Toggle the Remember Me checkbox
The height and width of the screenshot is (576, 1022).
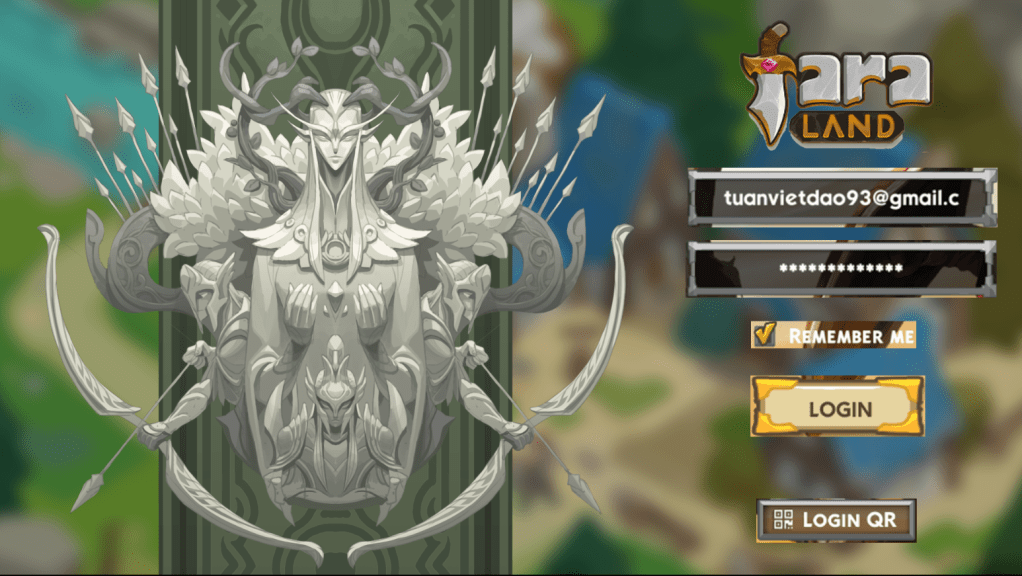(765, 336)
